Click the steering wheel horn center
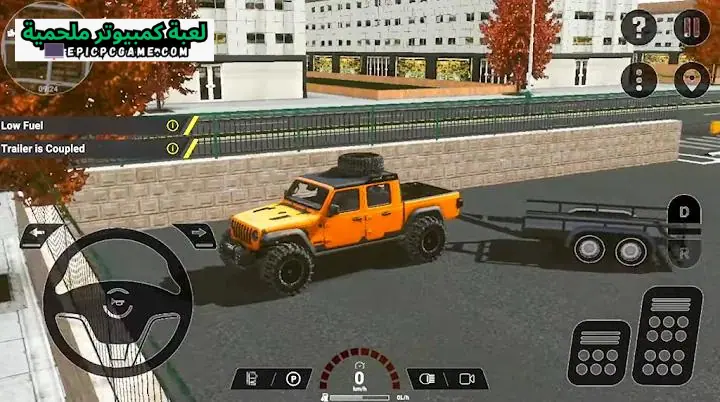This screenshot has width=720, height=402. point(117,301)
